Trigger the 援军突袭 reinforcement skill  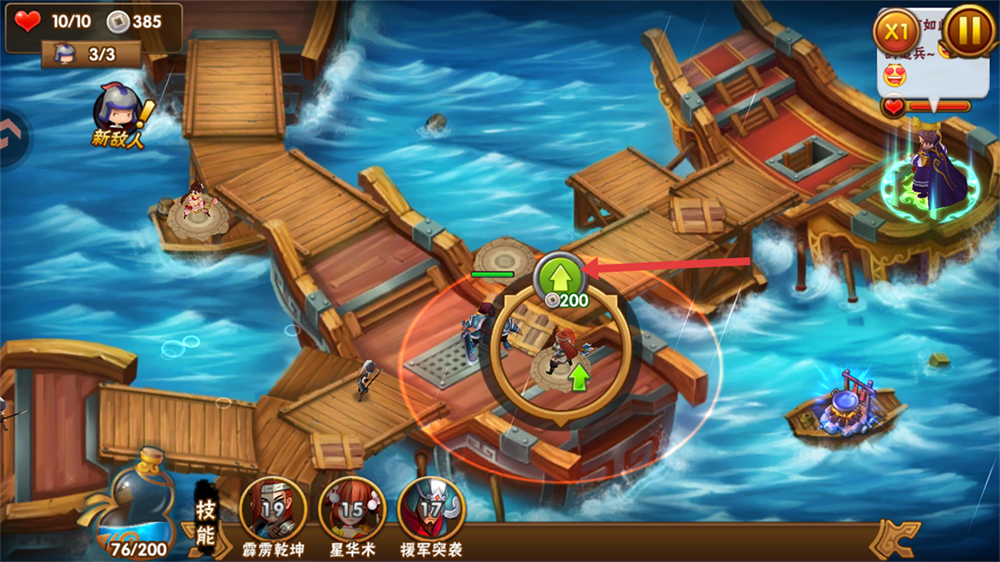click(x=431, y=508)
